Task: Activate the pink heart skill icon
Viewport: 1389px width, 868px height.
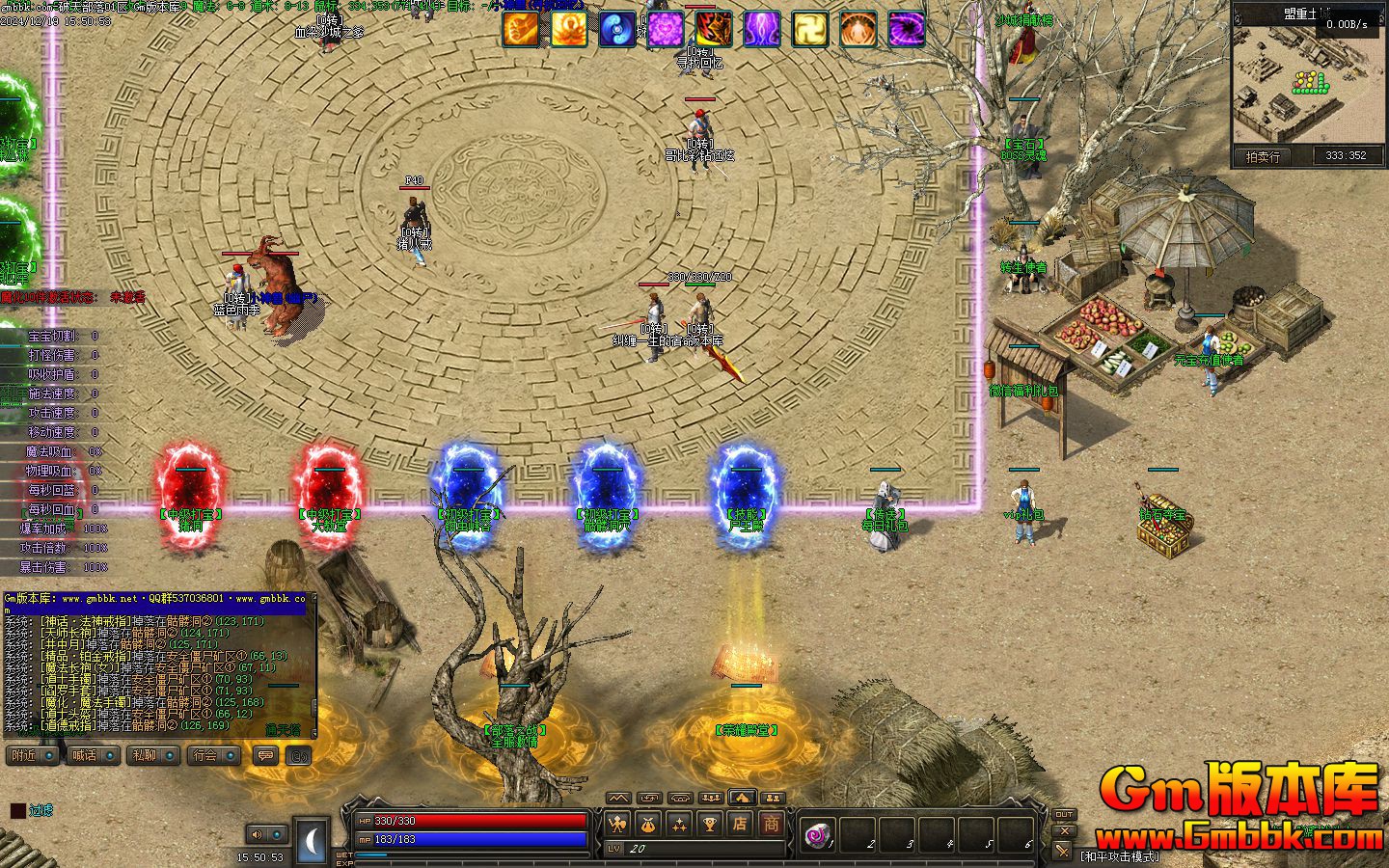Action: tap(666, 29)
